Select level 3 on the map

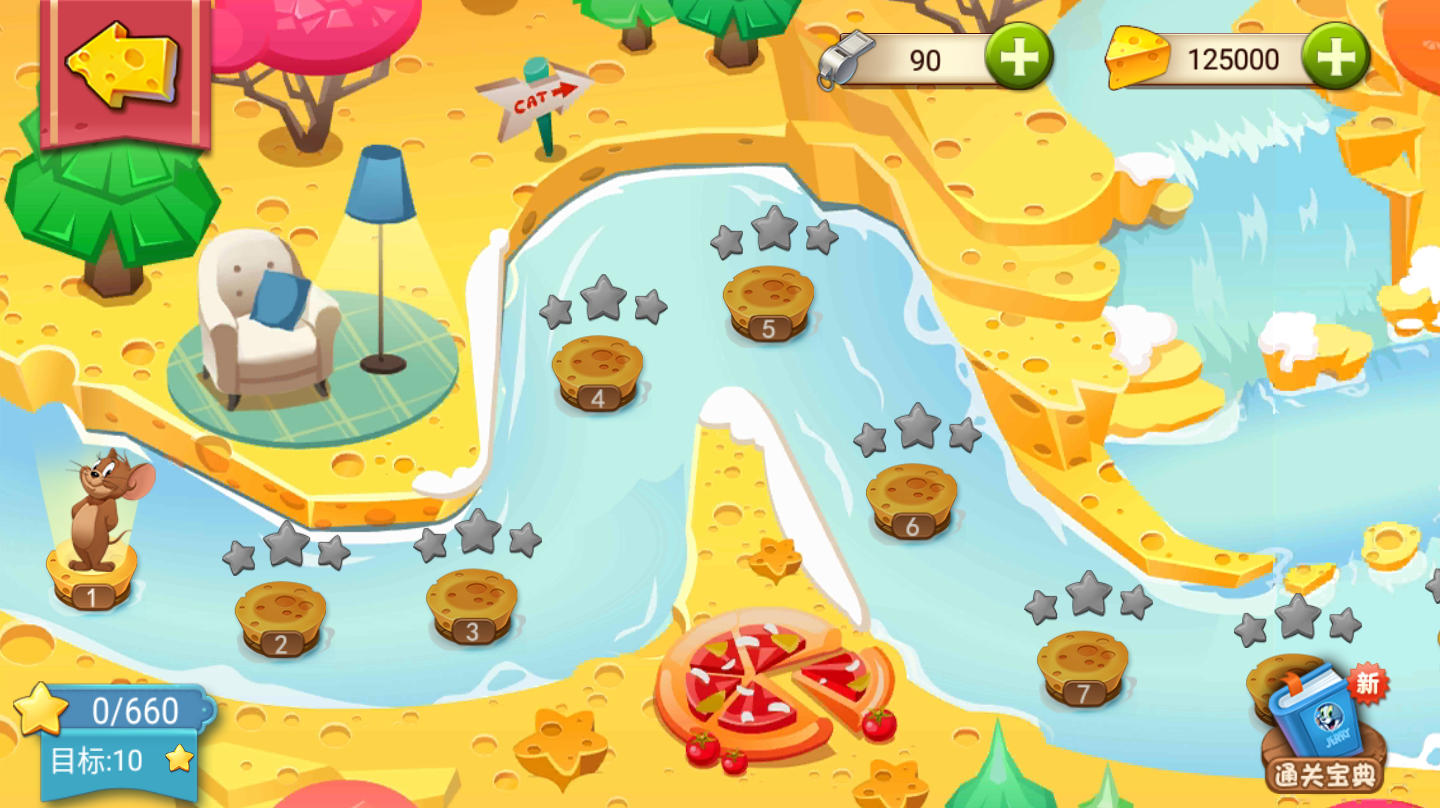click(472, 605)
